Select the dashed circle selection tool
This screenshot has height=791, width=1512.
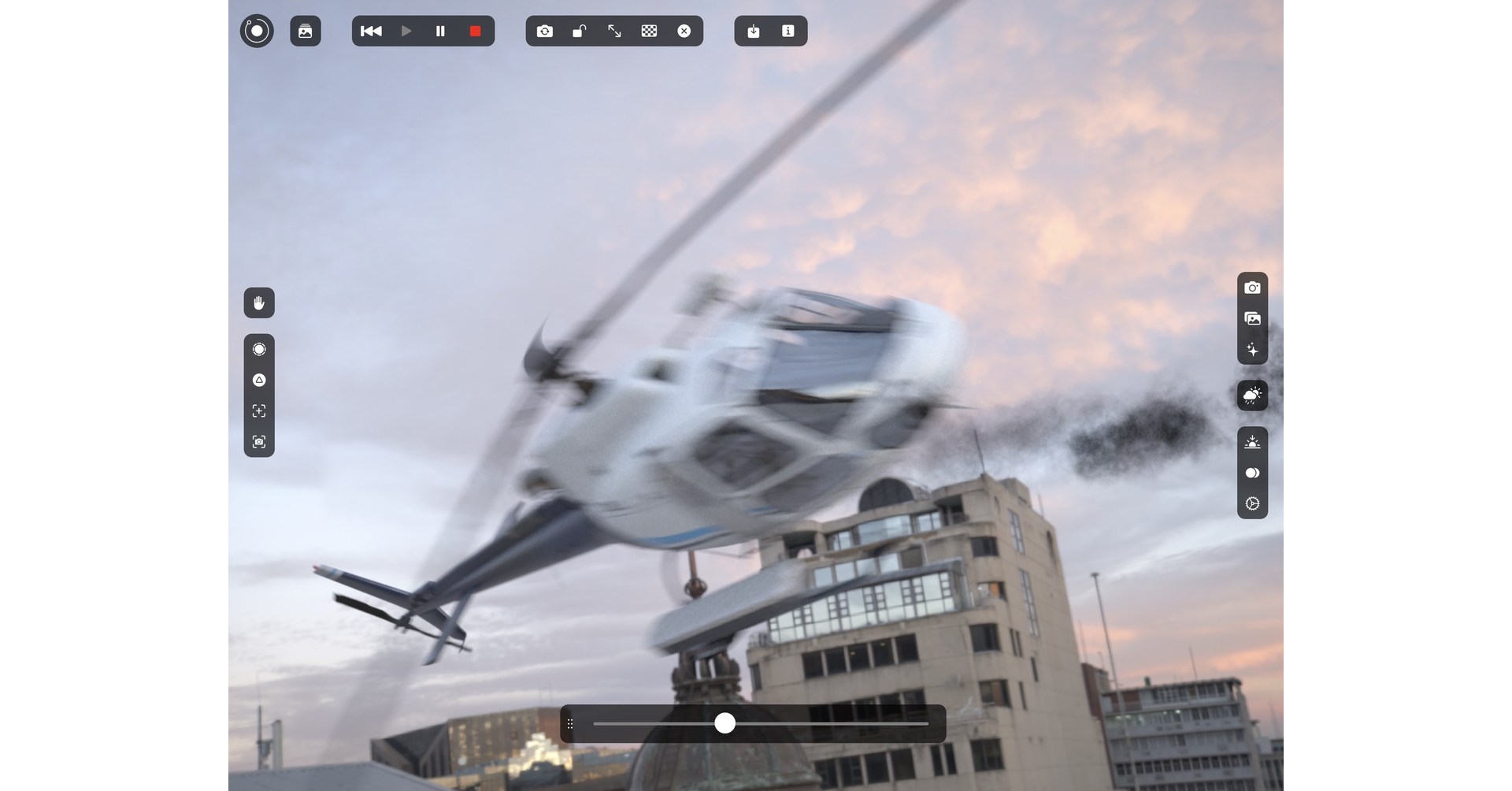(x=259, y=349)
